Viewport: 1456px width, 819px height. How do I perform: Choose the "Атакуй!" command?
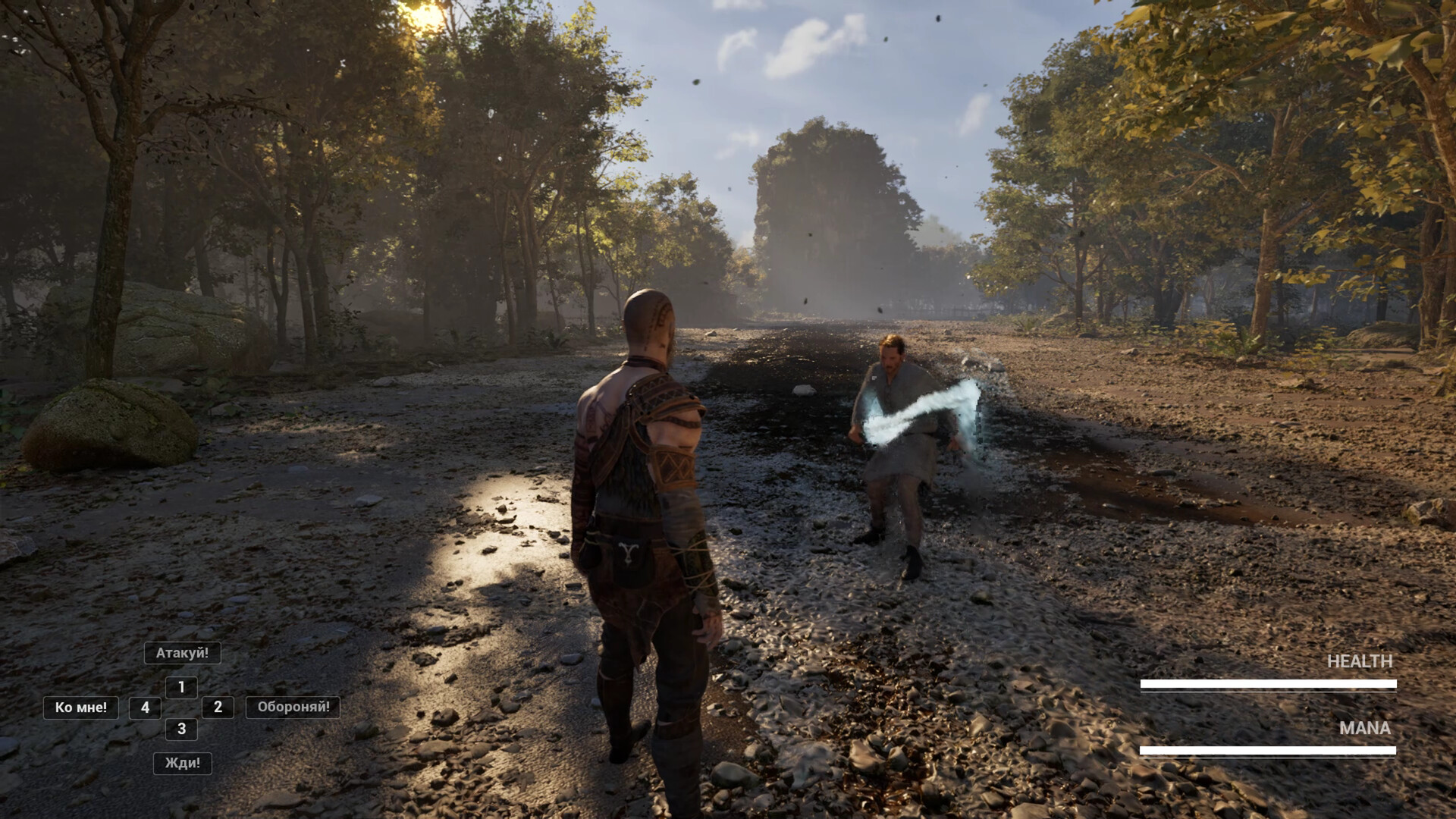coord(182,653)
